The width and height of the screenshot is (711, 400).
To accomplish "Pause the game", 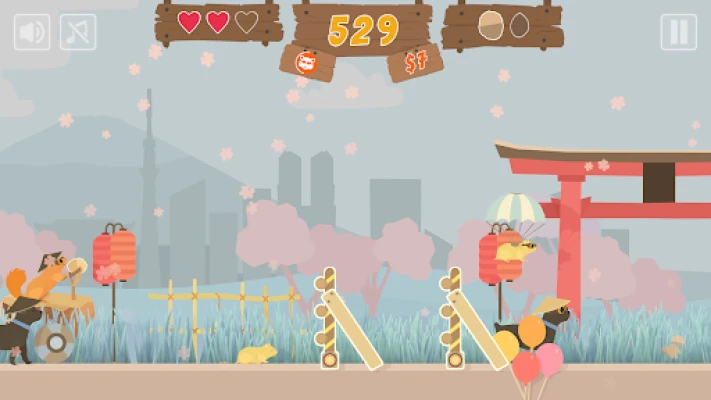I will click(x=678, y=32).
